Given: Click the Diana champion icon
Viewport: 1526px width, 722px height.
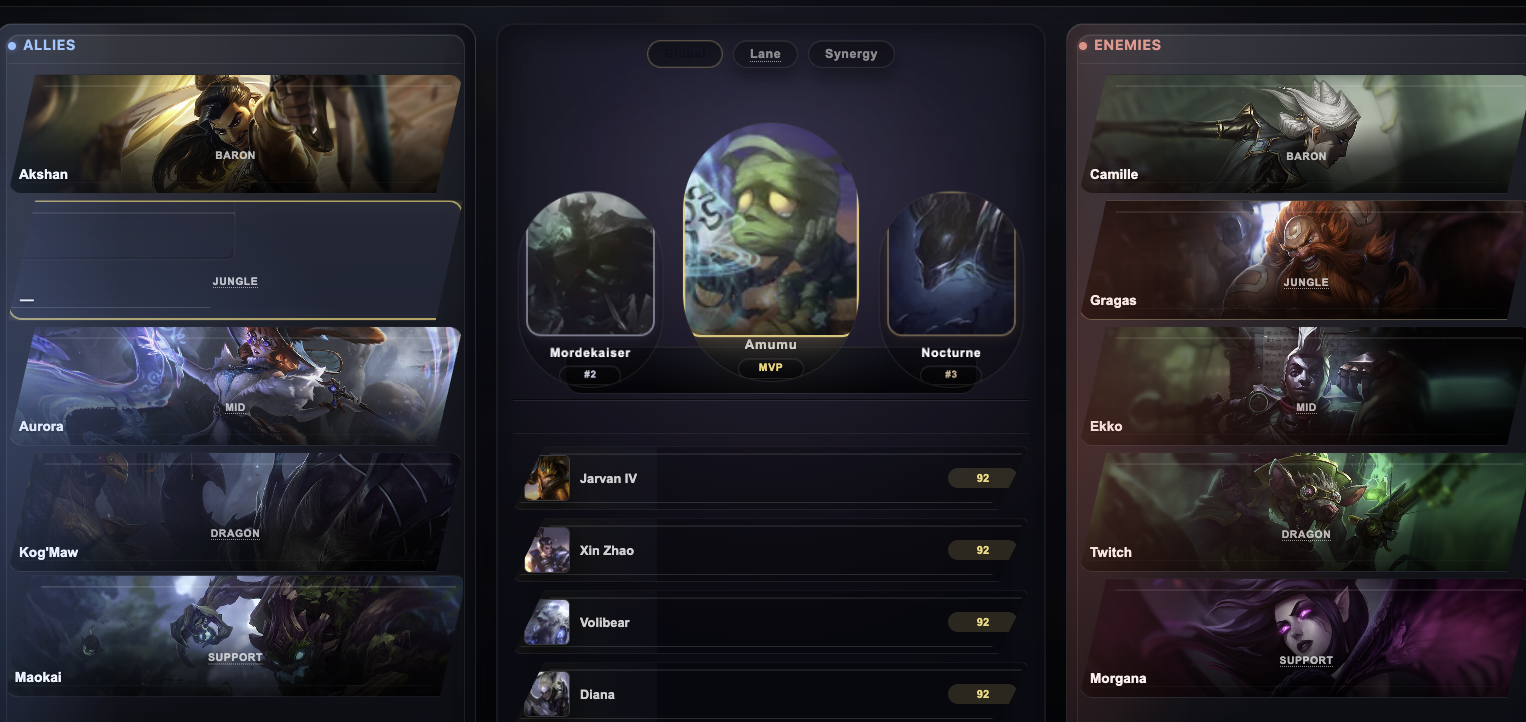Looking at the screenshot, I should pos(547,694).
